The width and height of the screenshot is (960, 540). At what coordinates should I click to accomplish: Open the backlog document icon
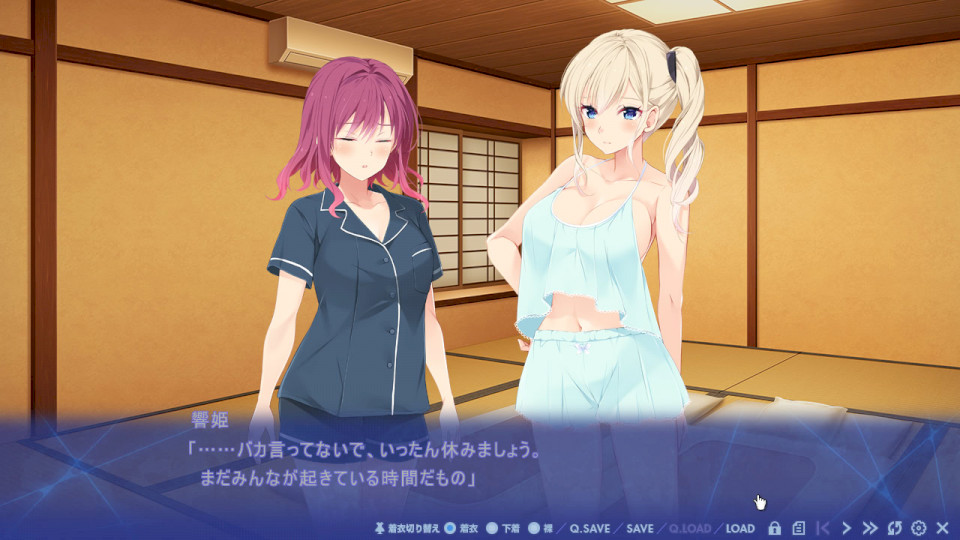(x=798, y=528)
